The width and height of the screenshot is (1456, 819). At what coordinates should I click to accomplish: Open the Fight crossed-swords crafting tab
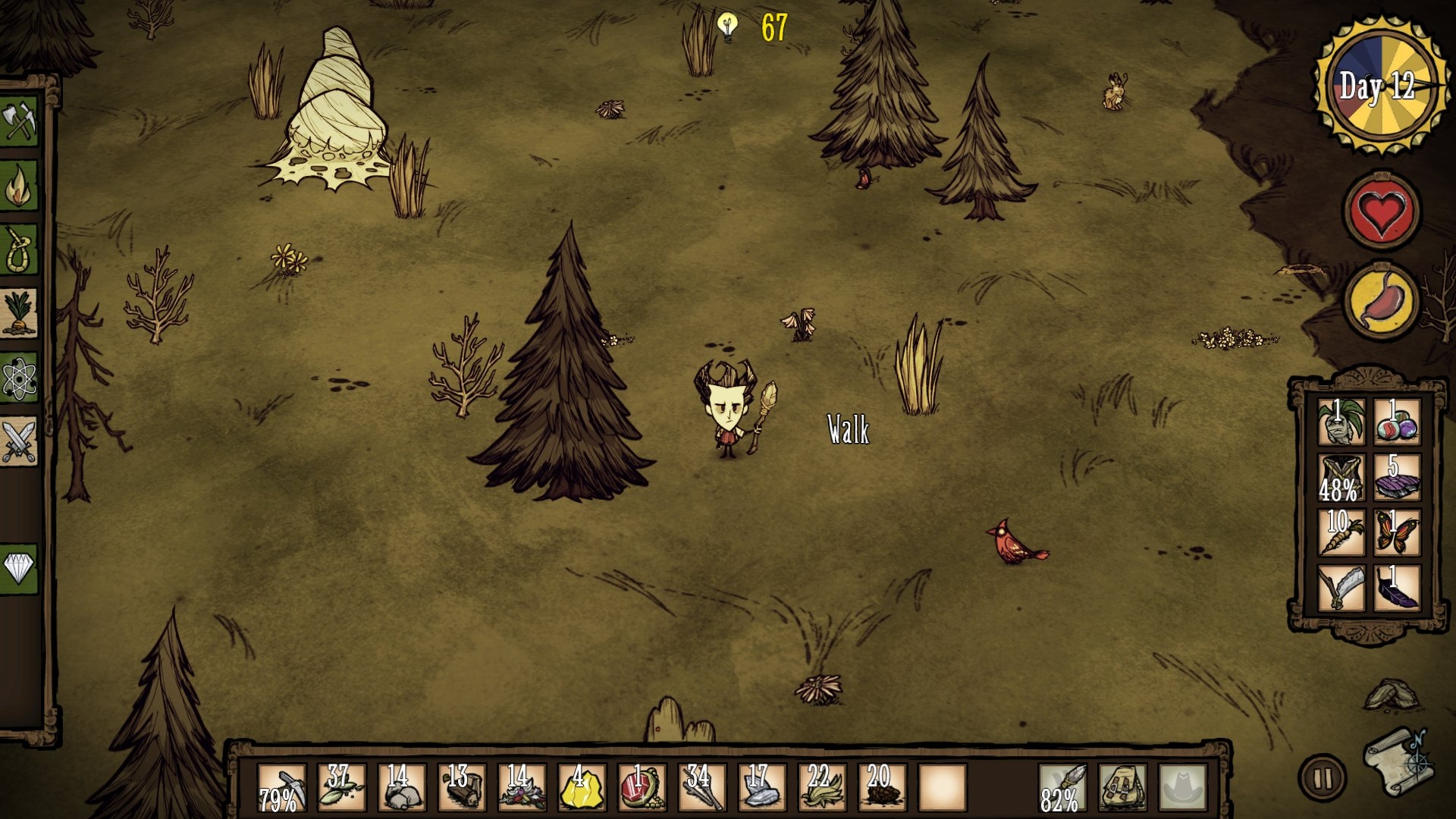pos(20,441)
